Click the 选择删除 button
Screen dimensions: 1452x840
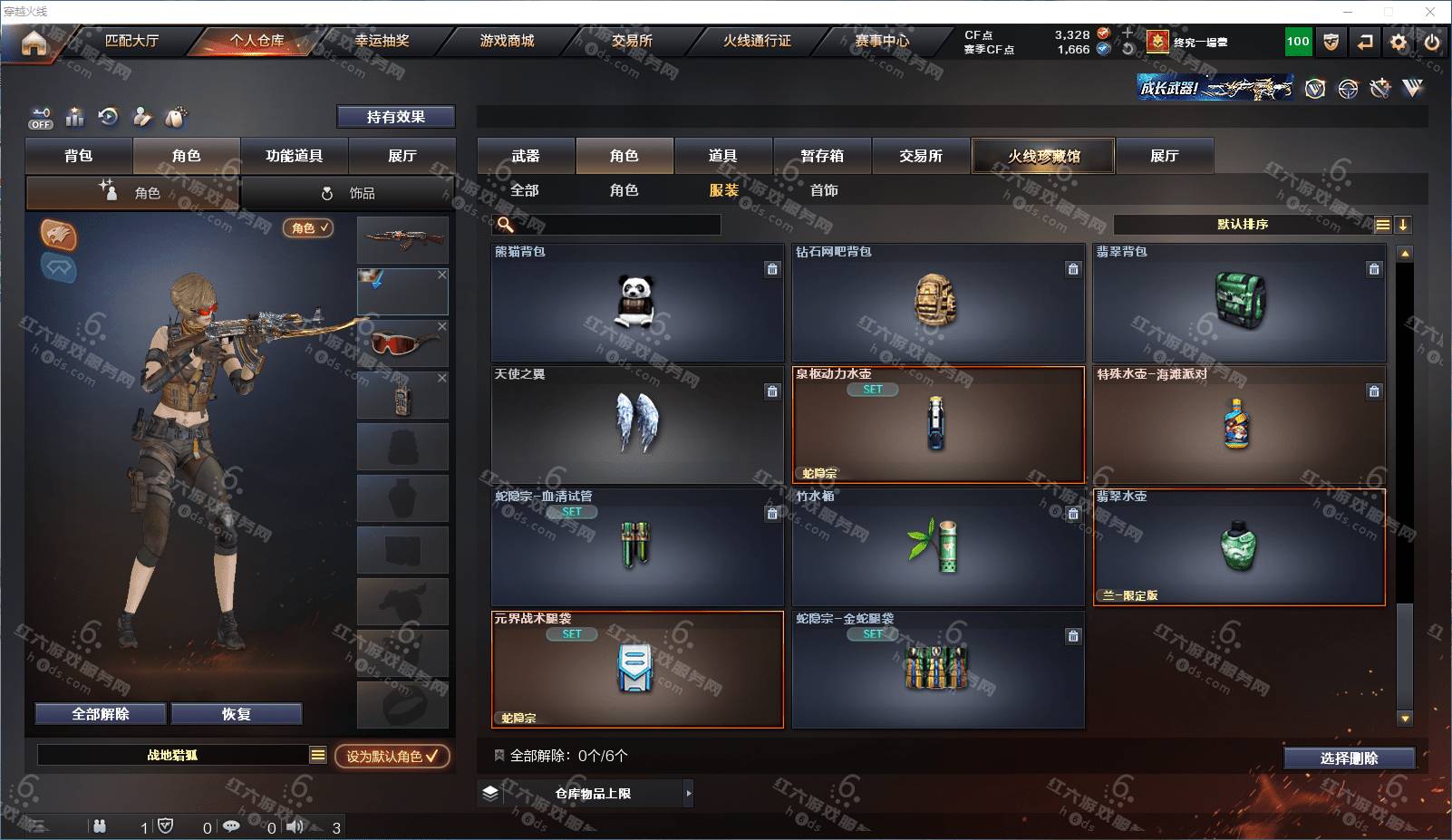(1349, 758)
